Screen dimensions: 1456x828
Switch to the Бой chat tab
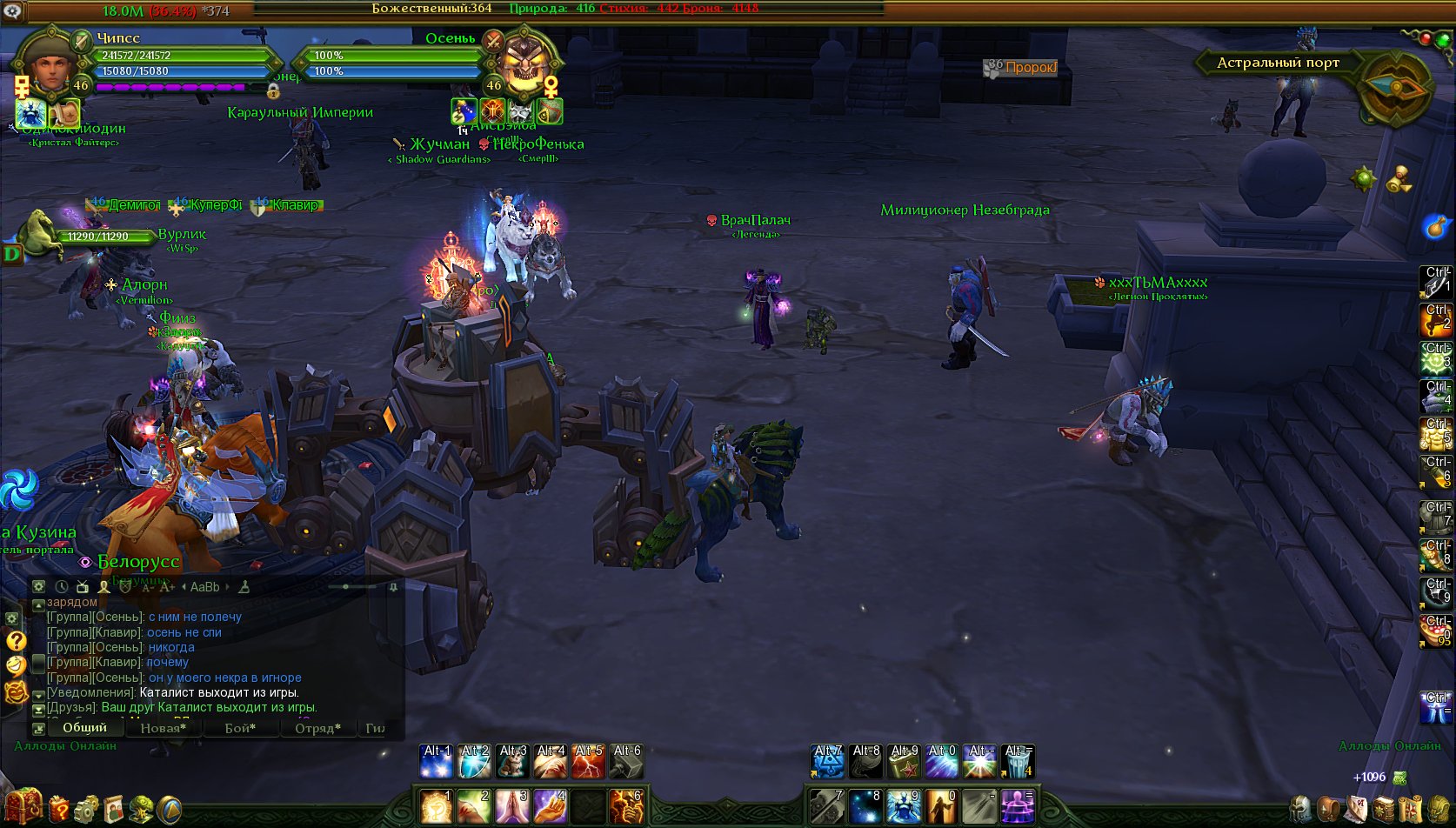coord(240,728)
